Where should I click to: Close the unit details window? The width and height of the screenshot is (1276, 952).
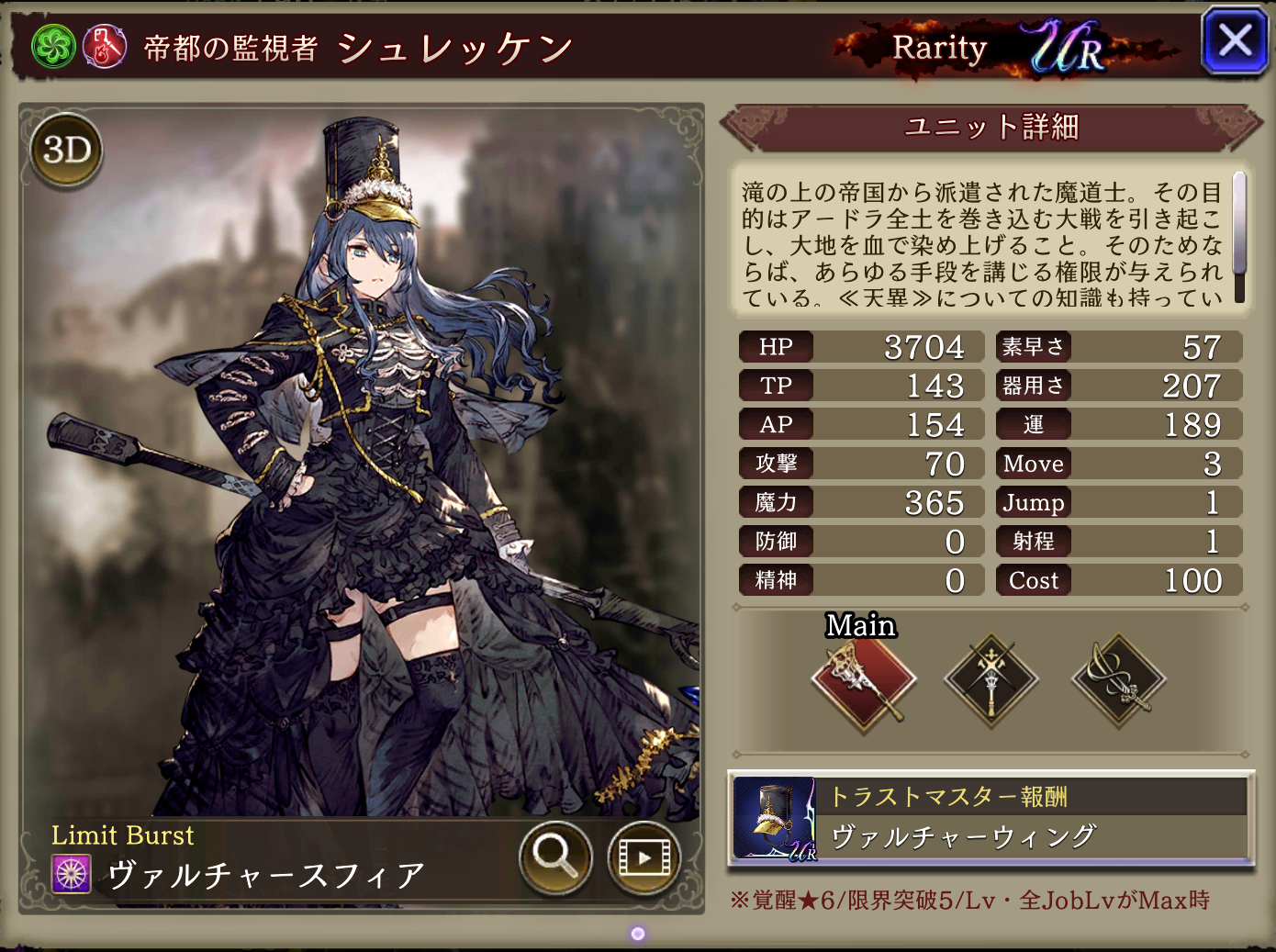1235,41
